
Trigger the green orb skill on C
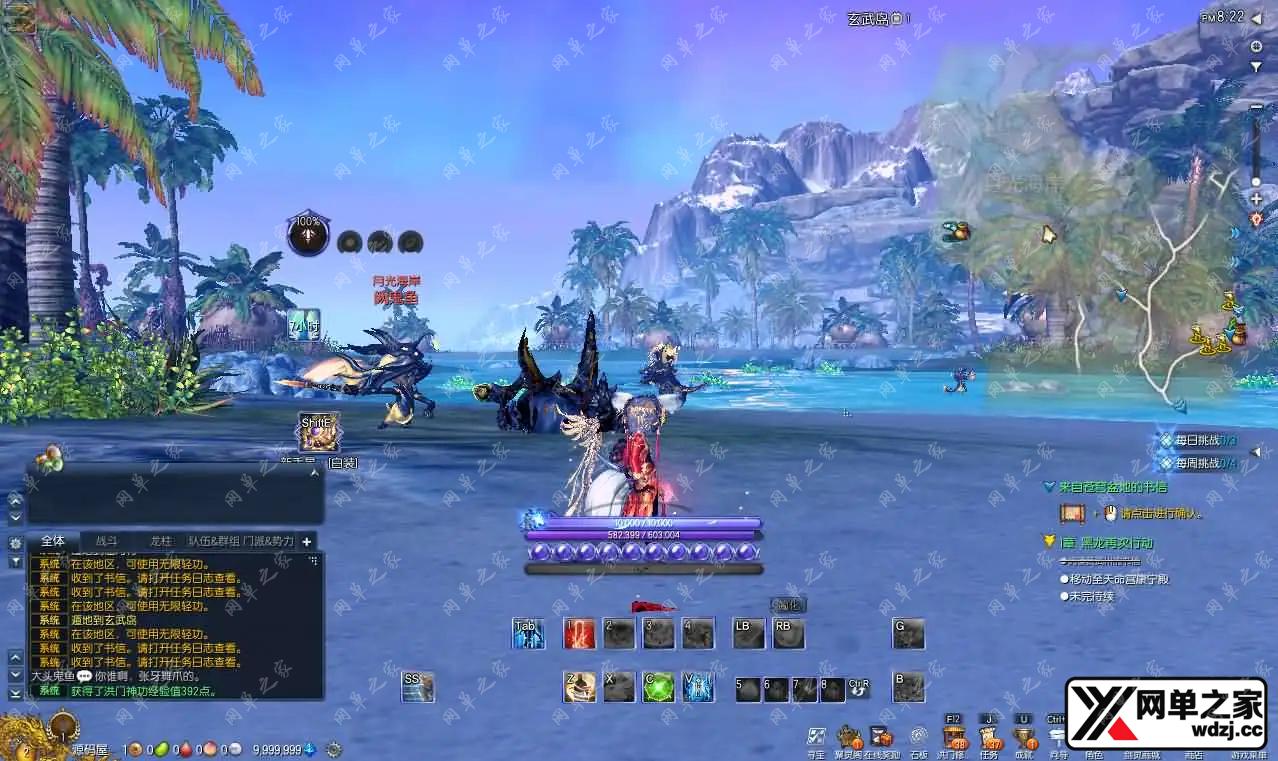tap(657, 687)
